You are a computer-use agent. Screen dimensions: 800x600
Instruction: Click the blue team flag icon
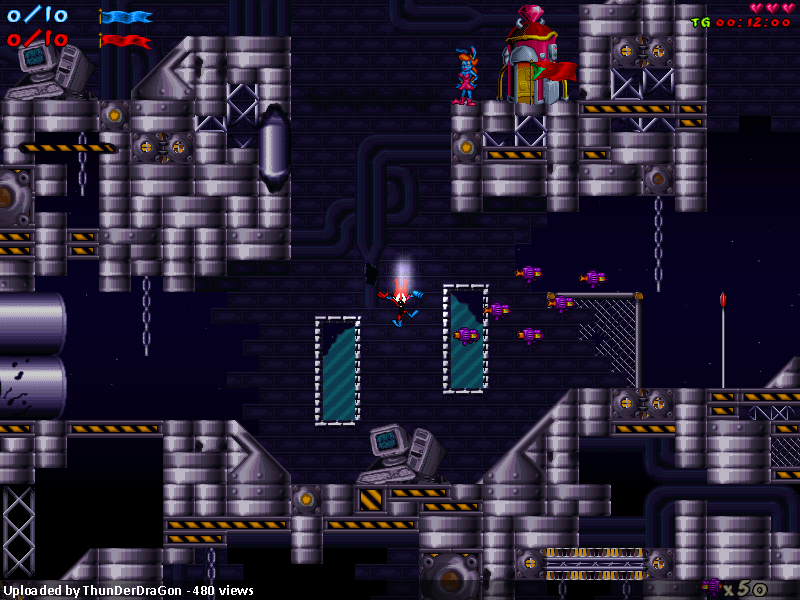(126, 16)
